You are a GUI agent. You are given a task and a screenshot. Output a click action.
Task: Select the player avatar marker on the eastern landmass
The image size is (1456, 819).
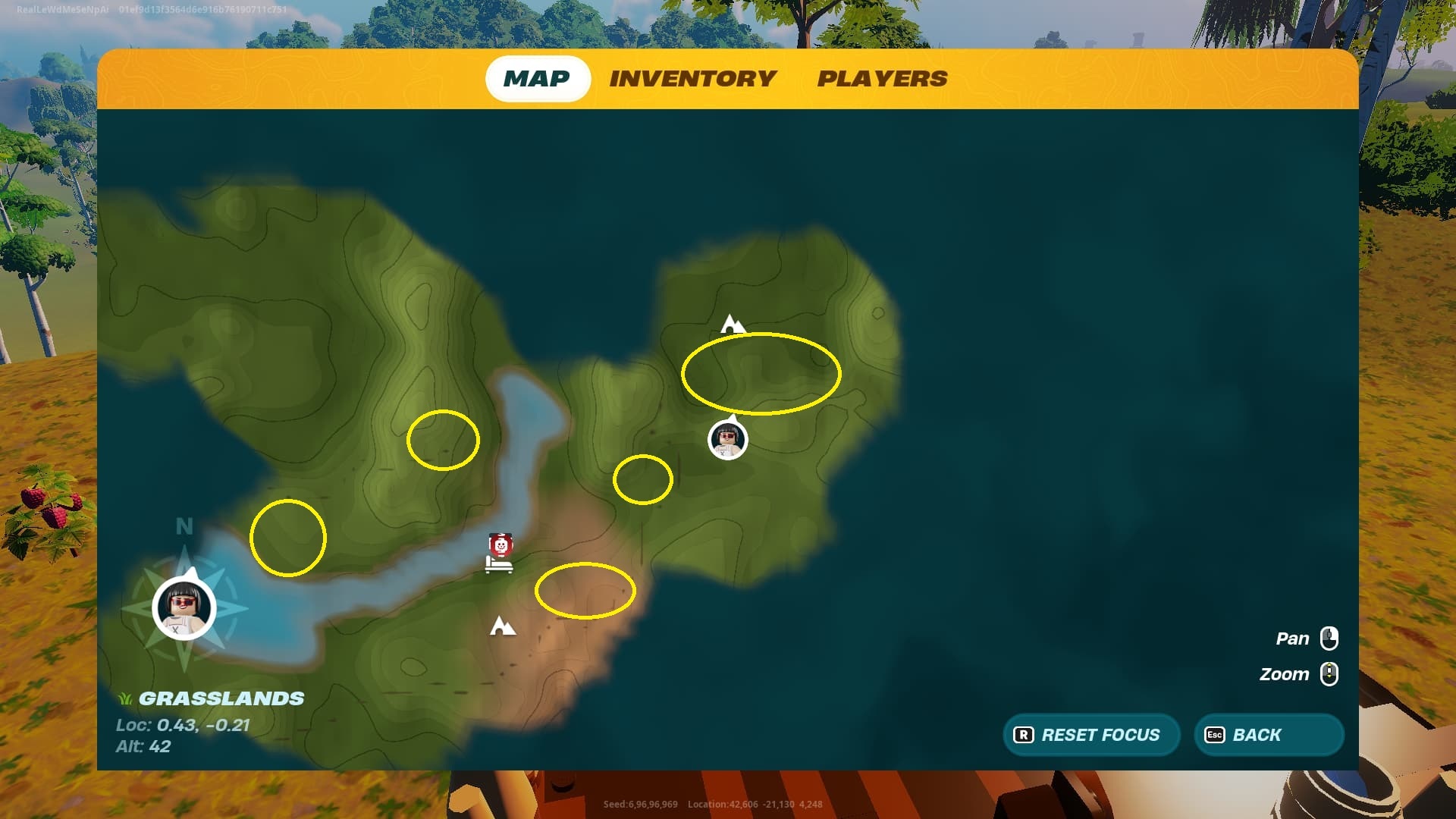pyautogui.click(x=727, y=440)
